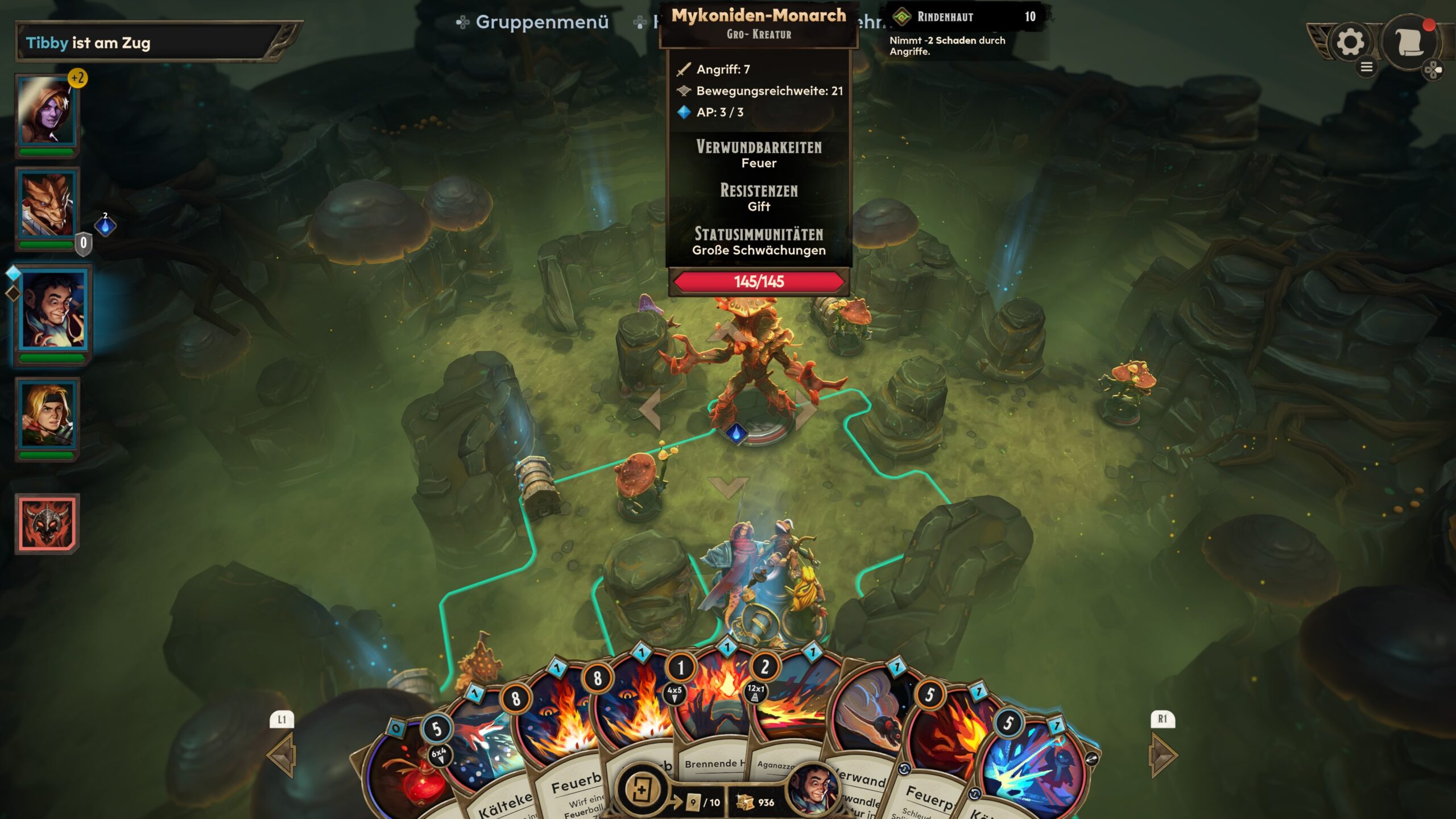
Task: Click the draw-card button with plus symbol
Action: point(641,789)
